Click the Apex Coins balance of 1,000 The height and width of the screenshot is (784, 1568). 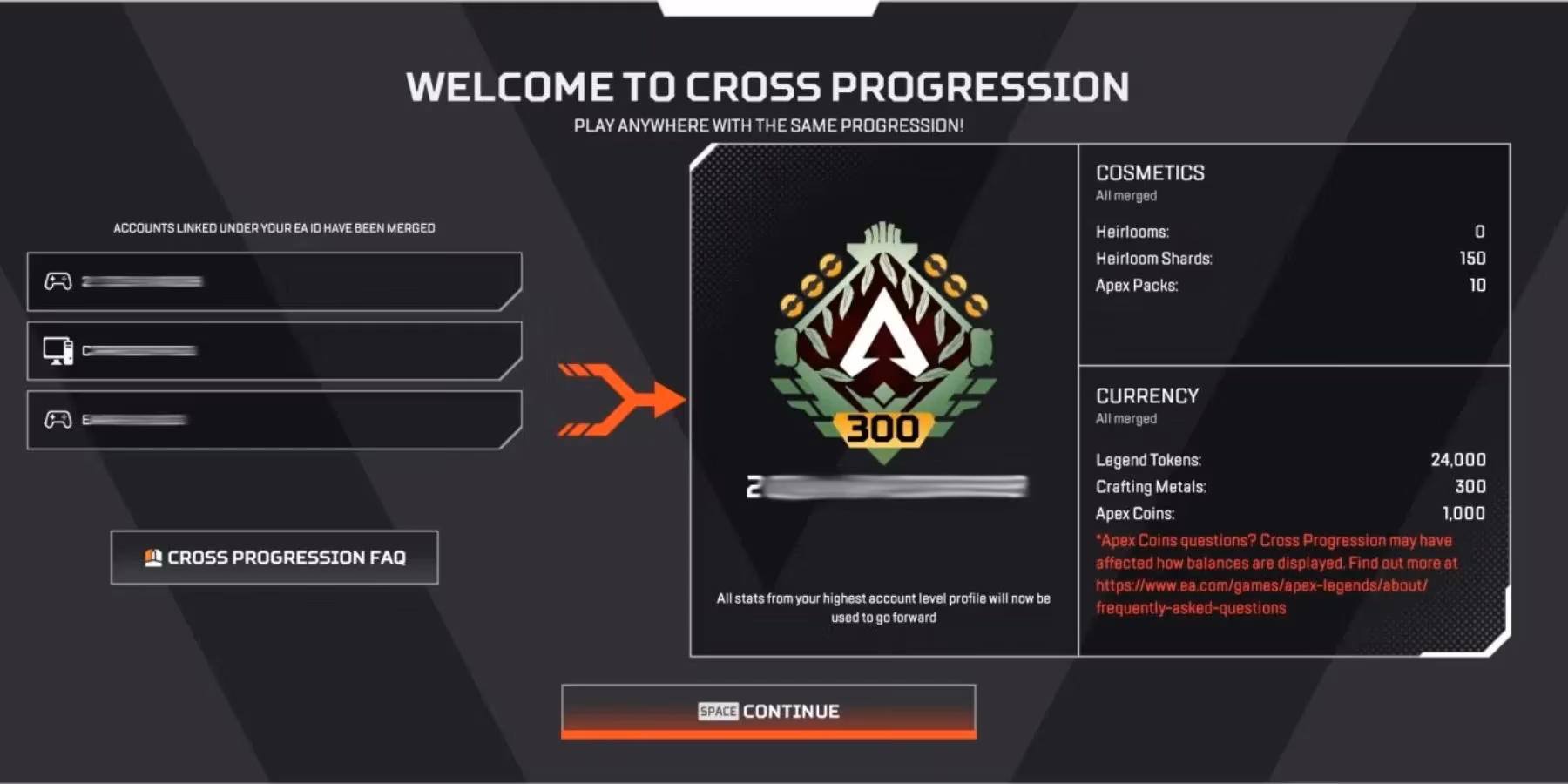click(1464, 513)
